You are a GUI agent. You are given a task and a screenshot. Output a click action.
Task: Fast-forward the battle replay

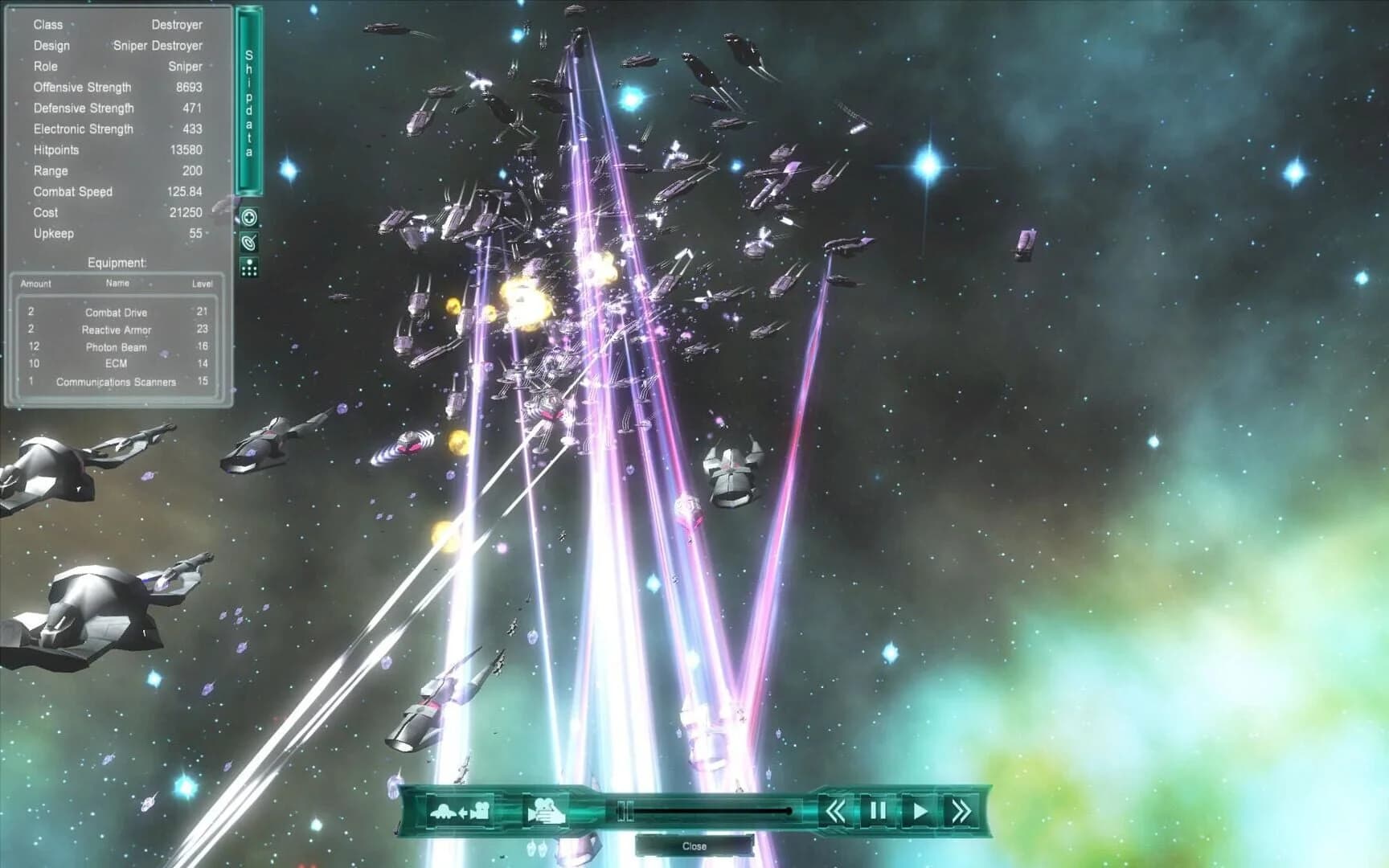point(963,811)
